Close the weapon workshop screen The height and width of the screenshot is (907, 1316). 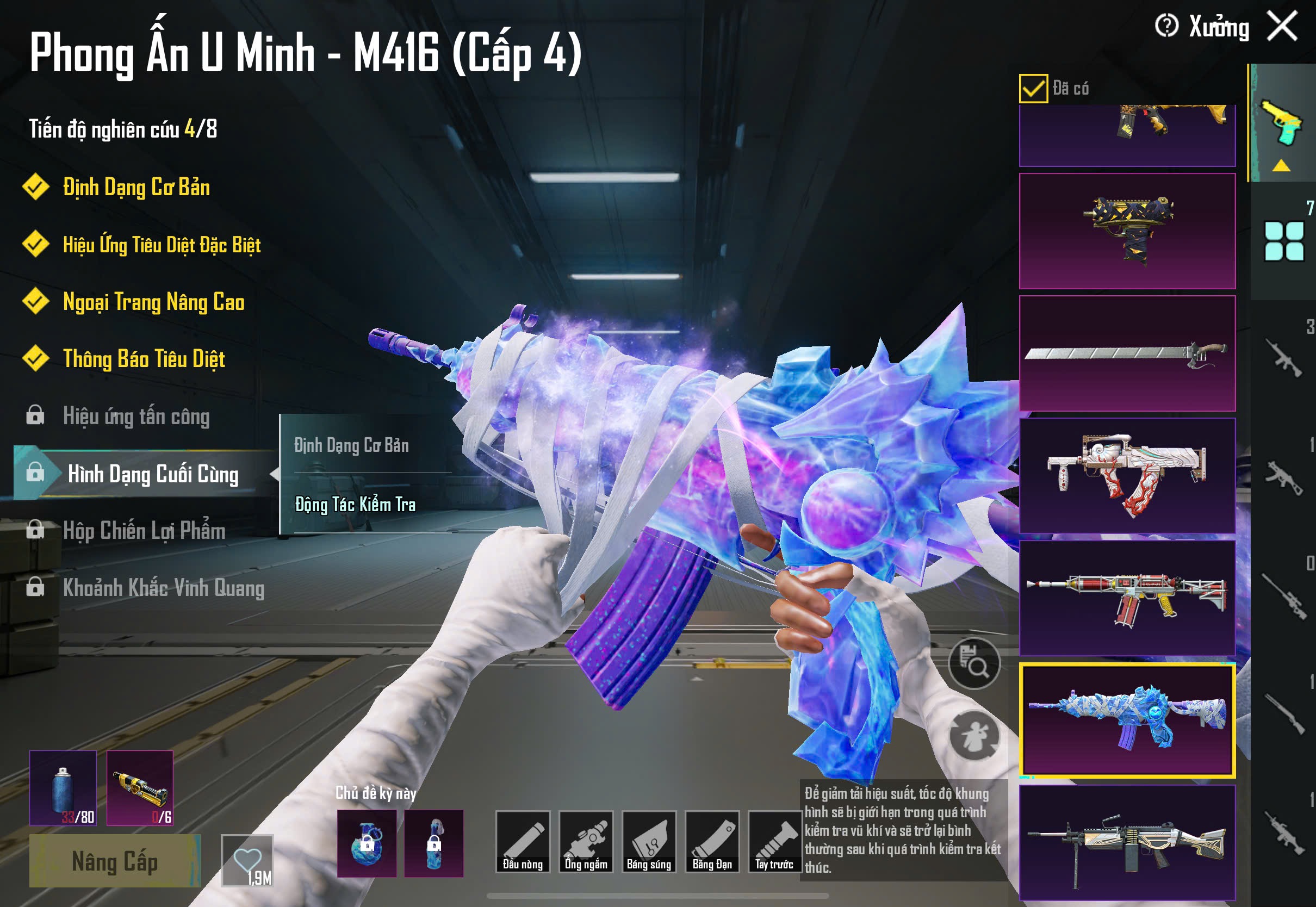point(1282,26)
